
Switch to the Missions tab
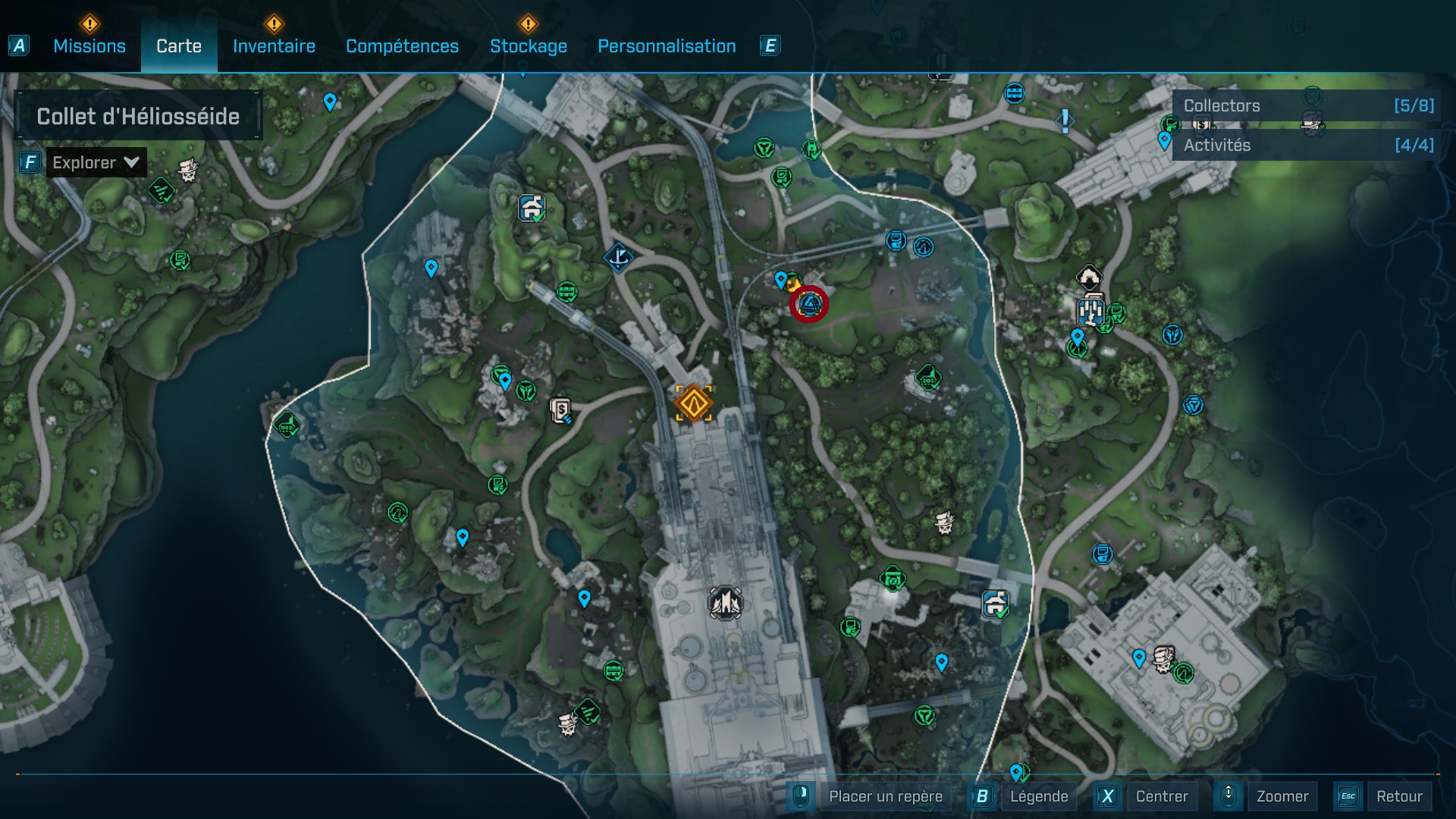[89, 46]
